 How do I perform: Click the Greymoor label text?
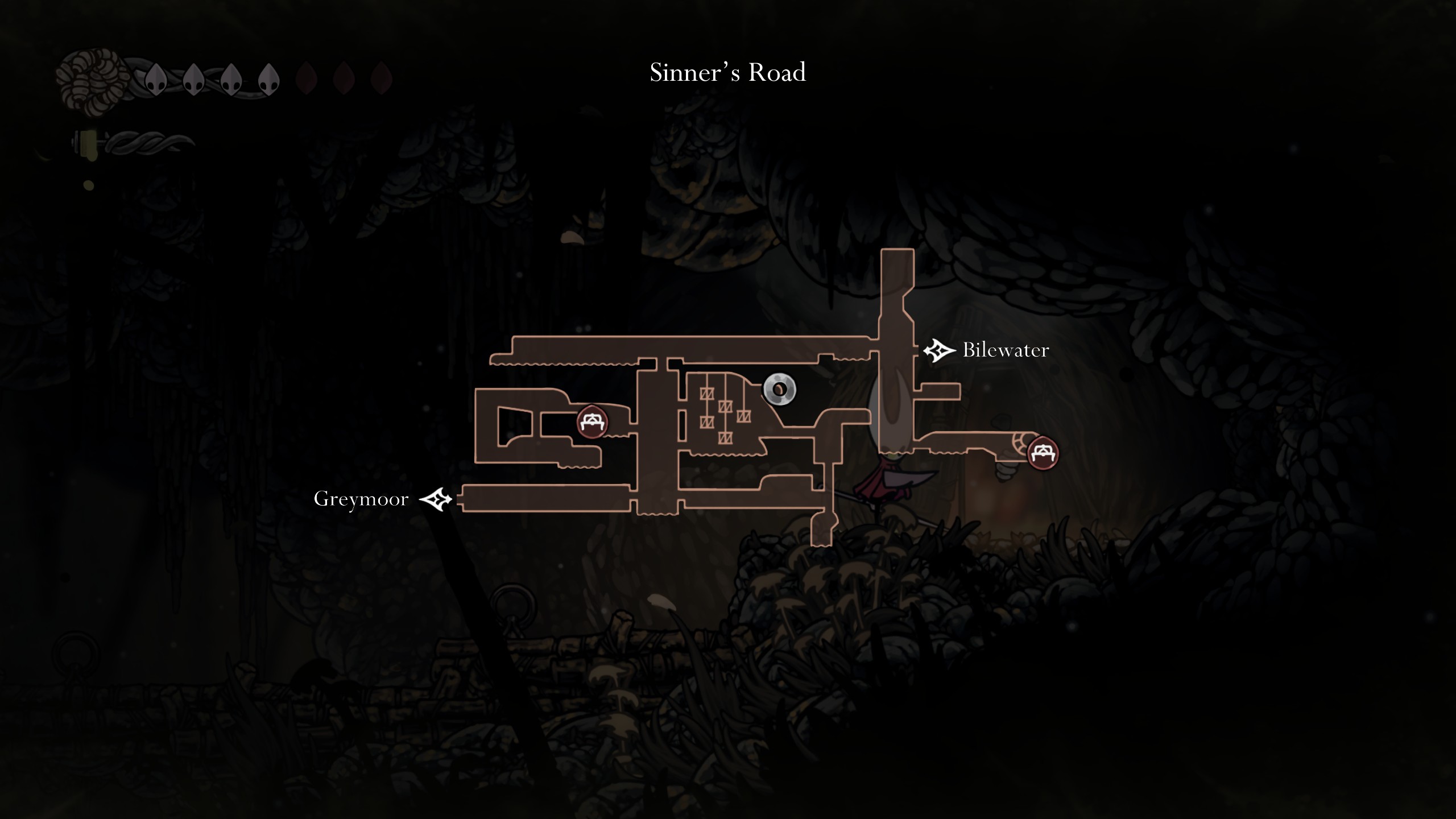361,499
